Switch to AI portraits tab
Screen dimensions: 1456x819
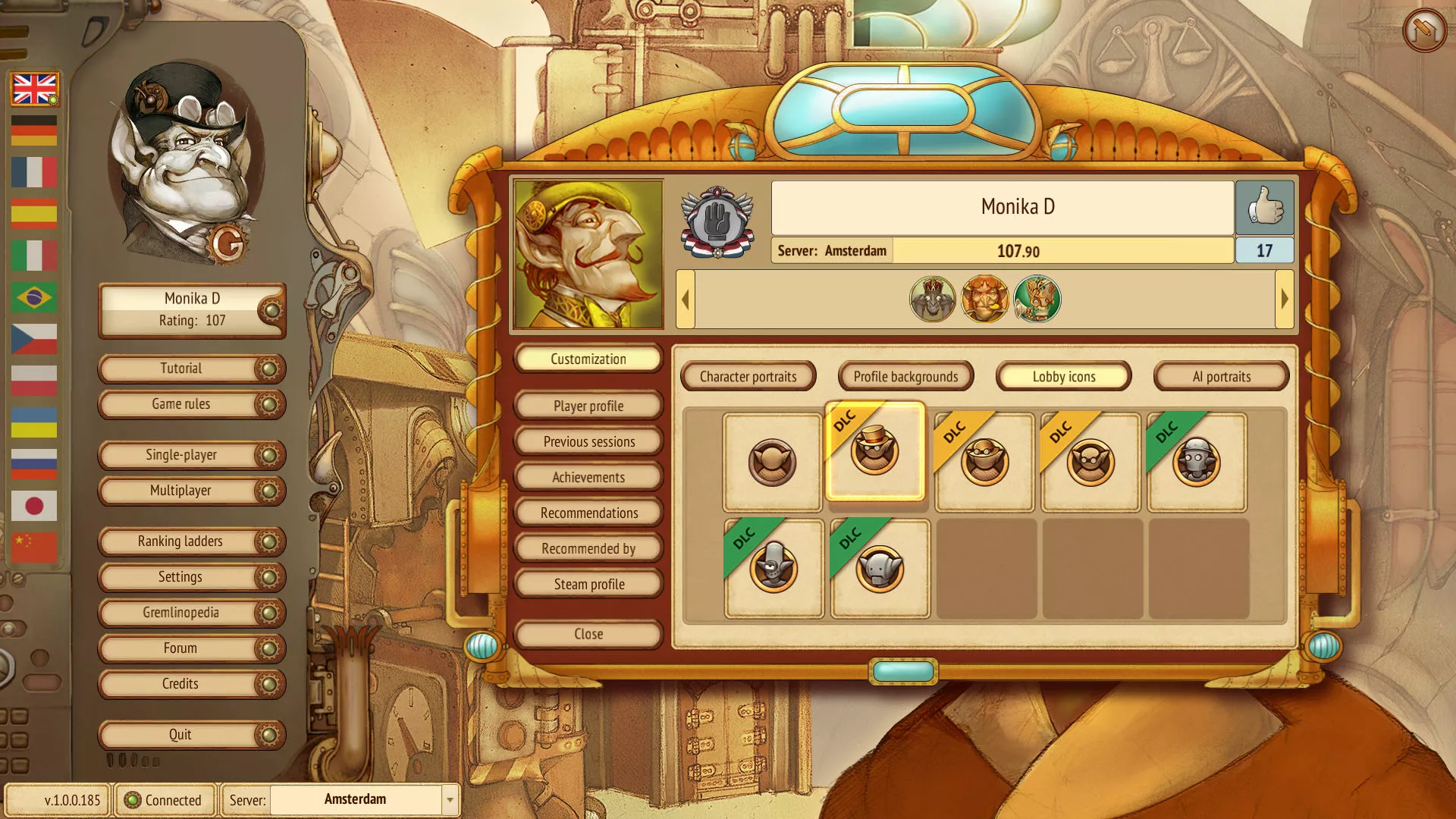click(x=1221, y=377)
